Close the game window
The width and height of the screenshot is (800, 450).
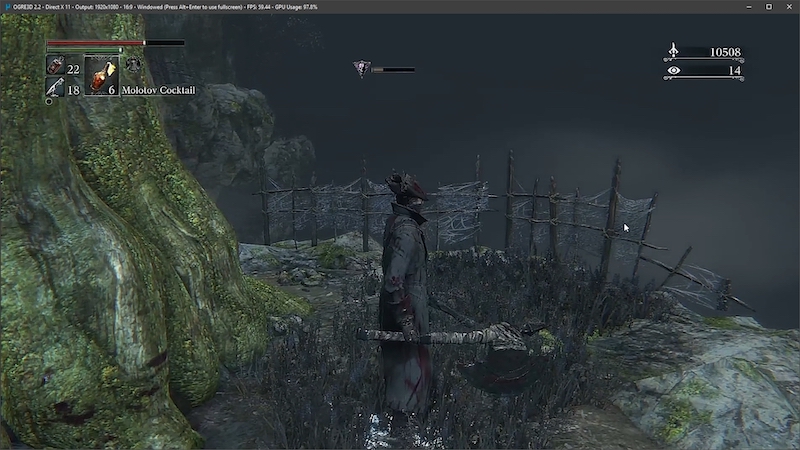pos(788,6)
